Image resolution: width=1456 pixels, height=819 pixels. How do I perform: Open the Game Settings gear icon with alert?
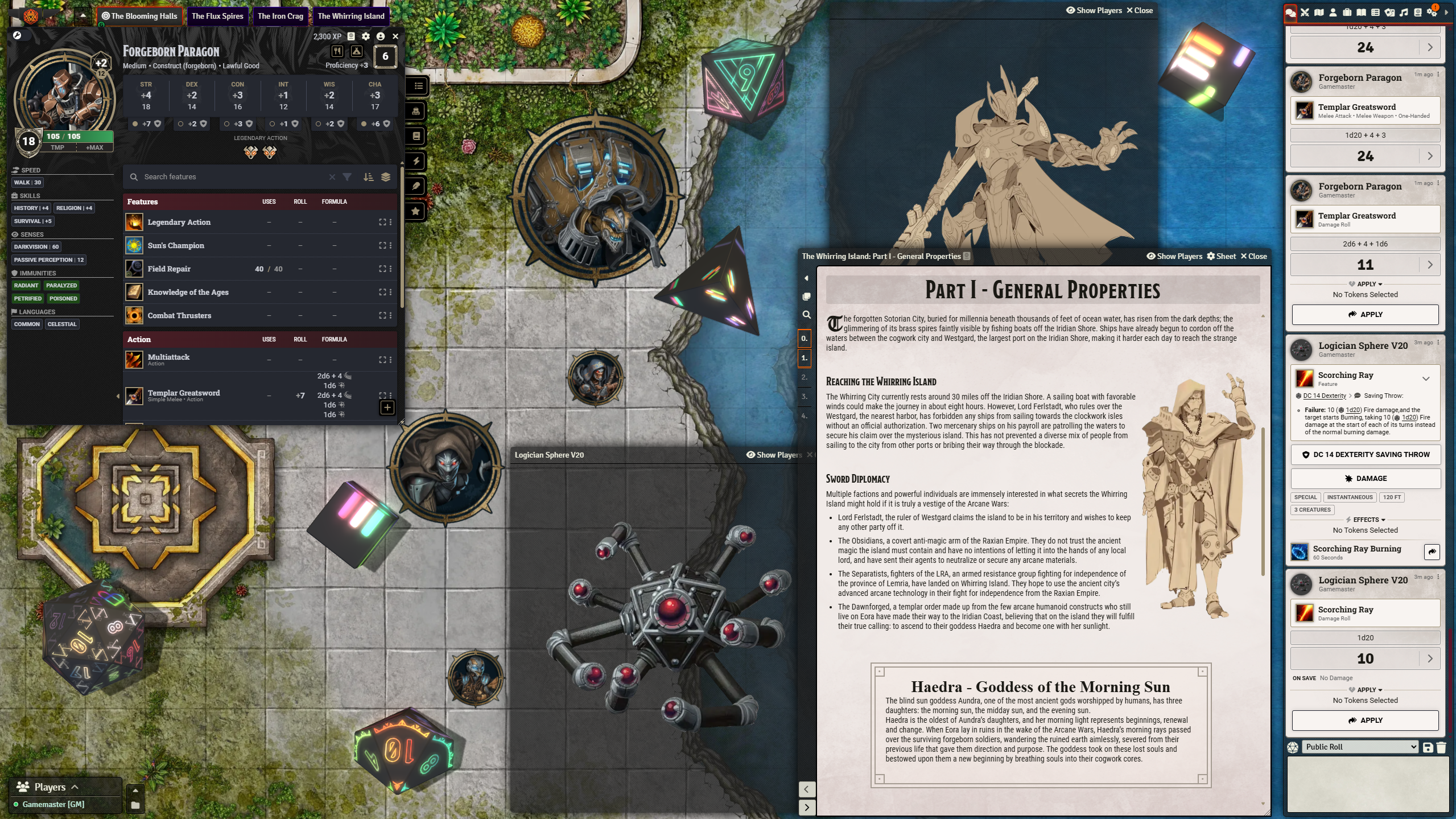[x=1432, y=13]
